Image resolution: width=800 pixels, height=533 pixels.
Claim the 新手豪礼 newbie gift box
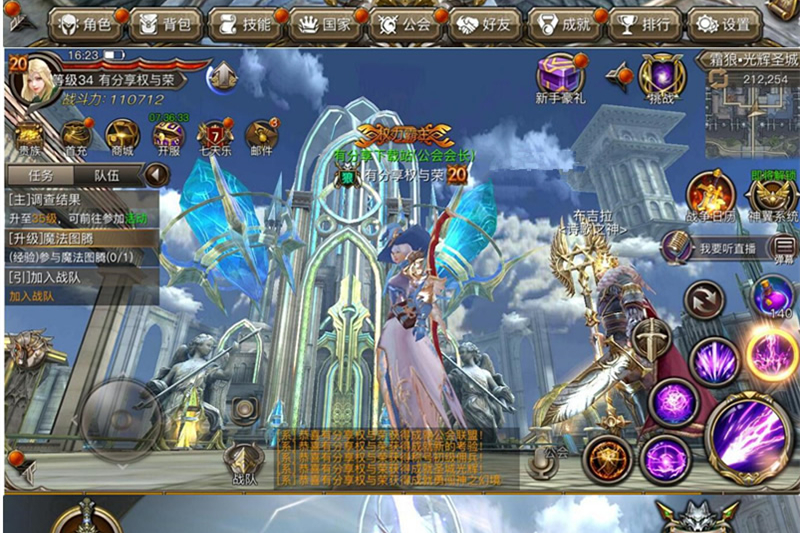click(x=561, y=78)
